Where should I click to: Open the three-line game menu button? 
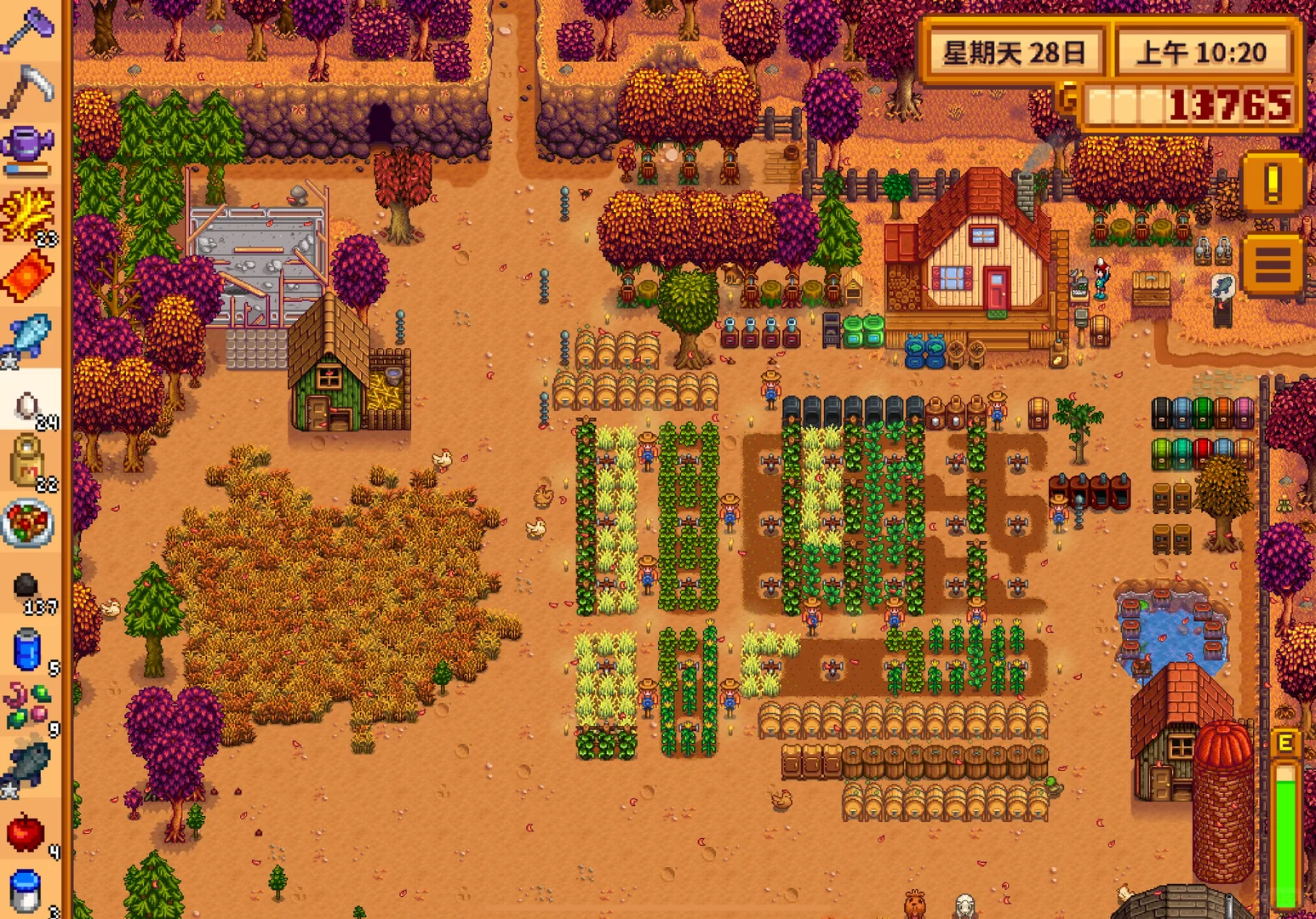point(1273,265)
